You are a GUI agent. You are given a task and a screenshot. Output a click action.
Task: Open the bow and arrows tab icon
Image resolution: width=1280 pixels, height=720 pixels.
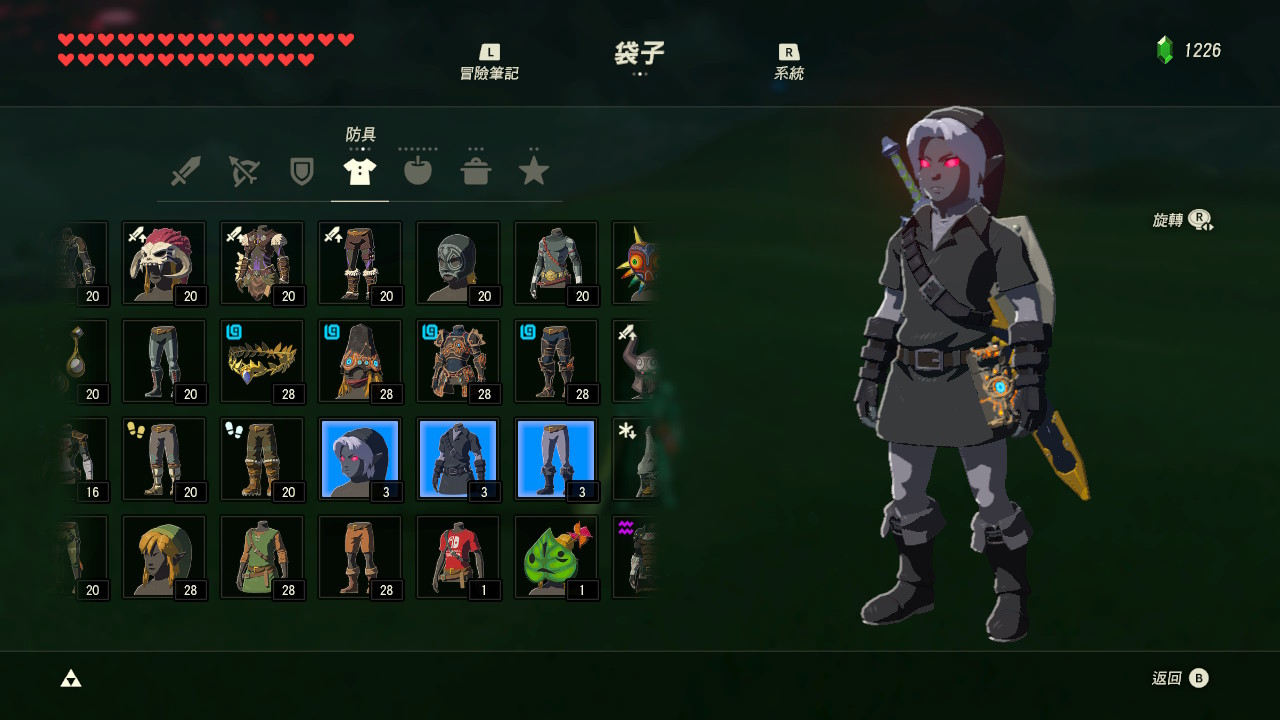(x=243, y=170)
